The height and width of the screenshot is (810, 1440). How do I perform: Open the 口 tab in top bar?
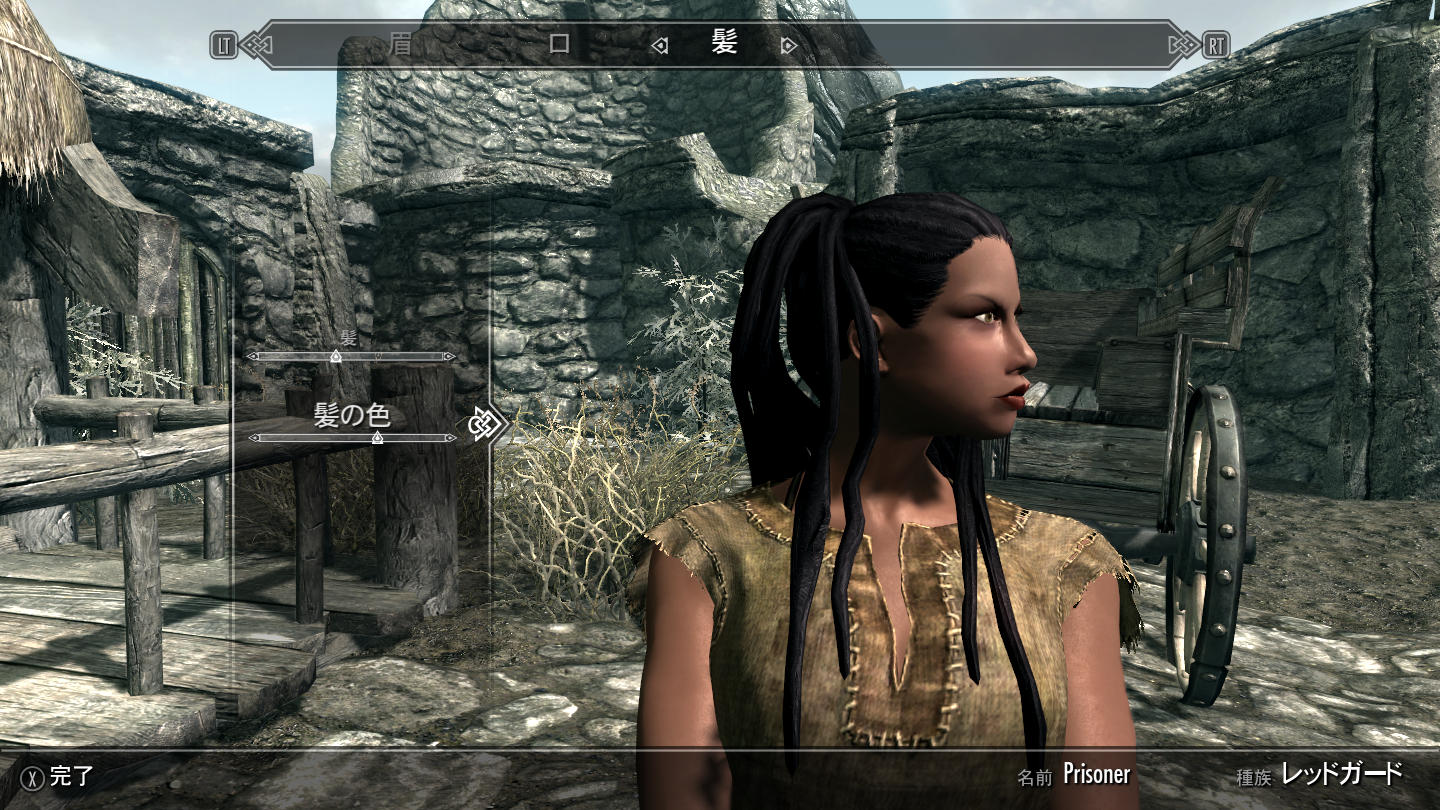(559, 44)
